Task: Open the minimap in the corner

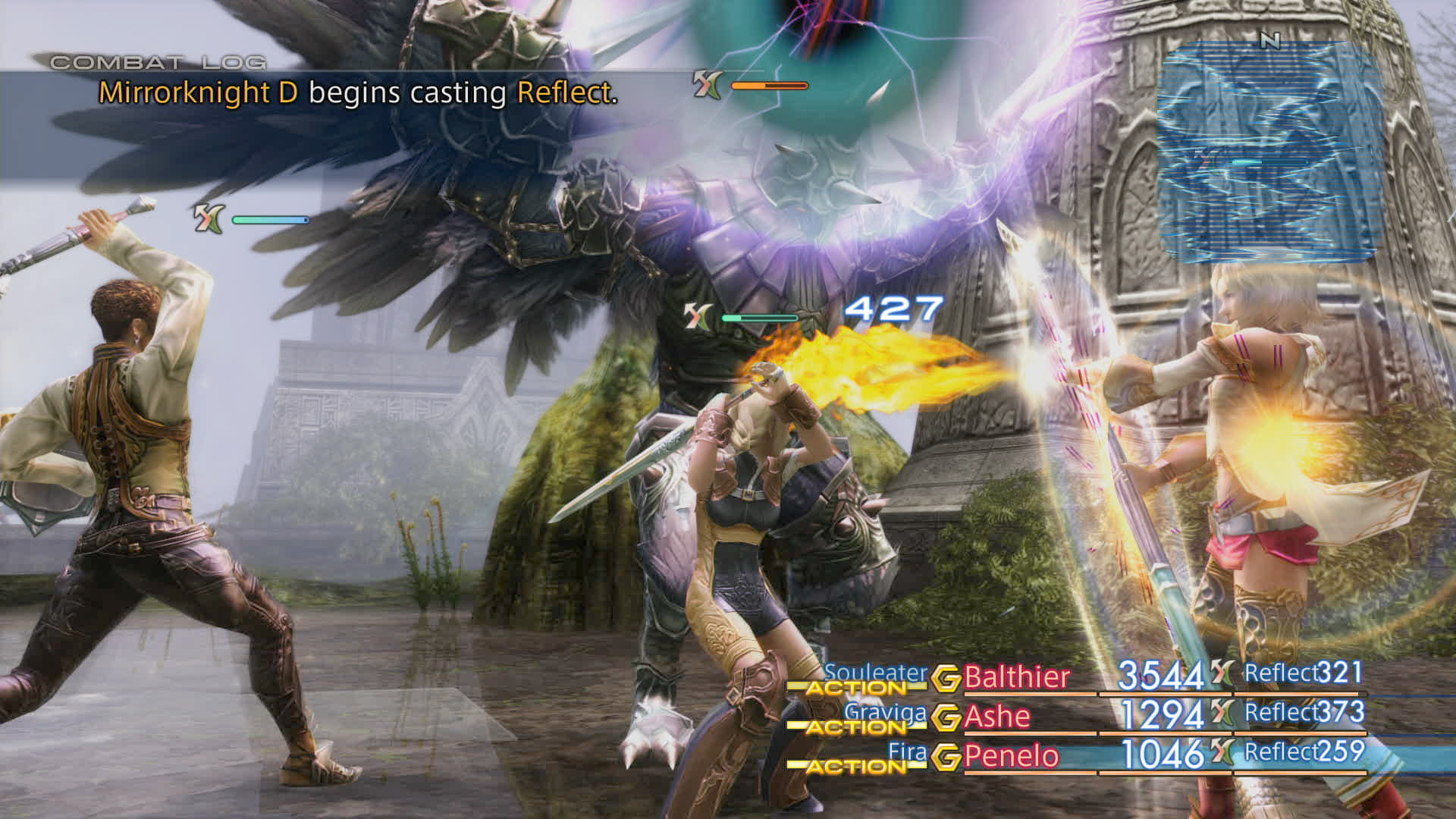Action: [x=1269, y=152]
